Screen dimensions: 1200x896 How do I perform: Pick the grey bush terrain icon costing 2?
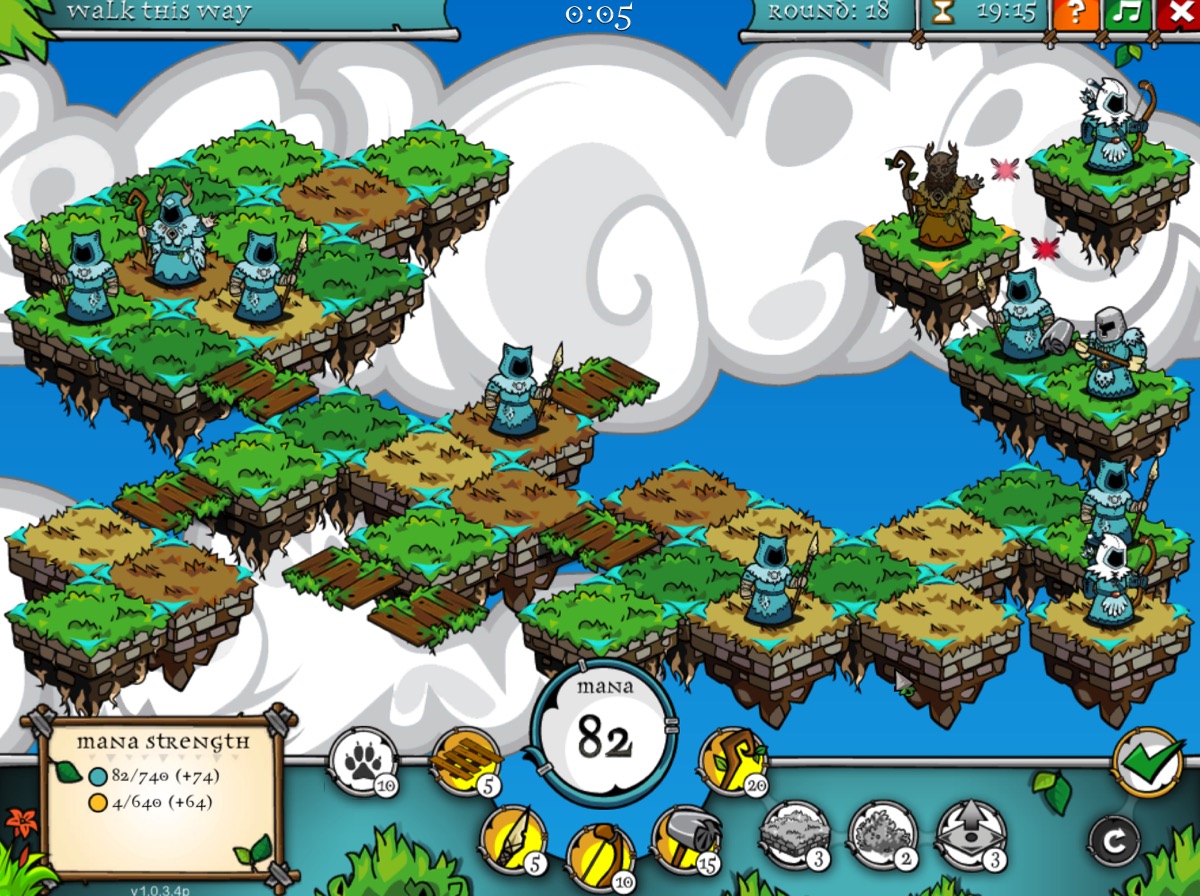(x=882, y=832)
